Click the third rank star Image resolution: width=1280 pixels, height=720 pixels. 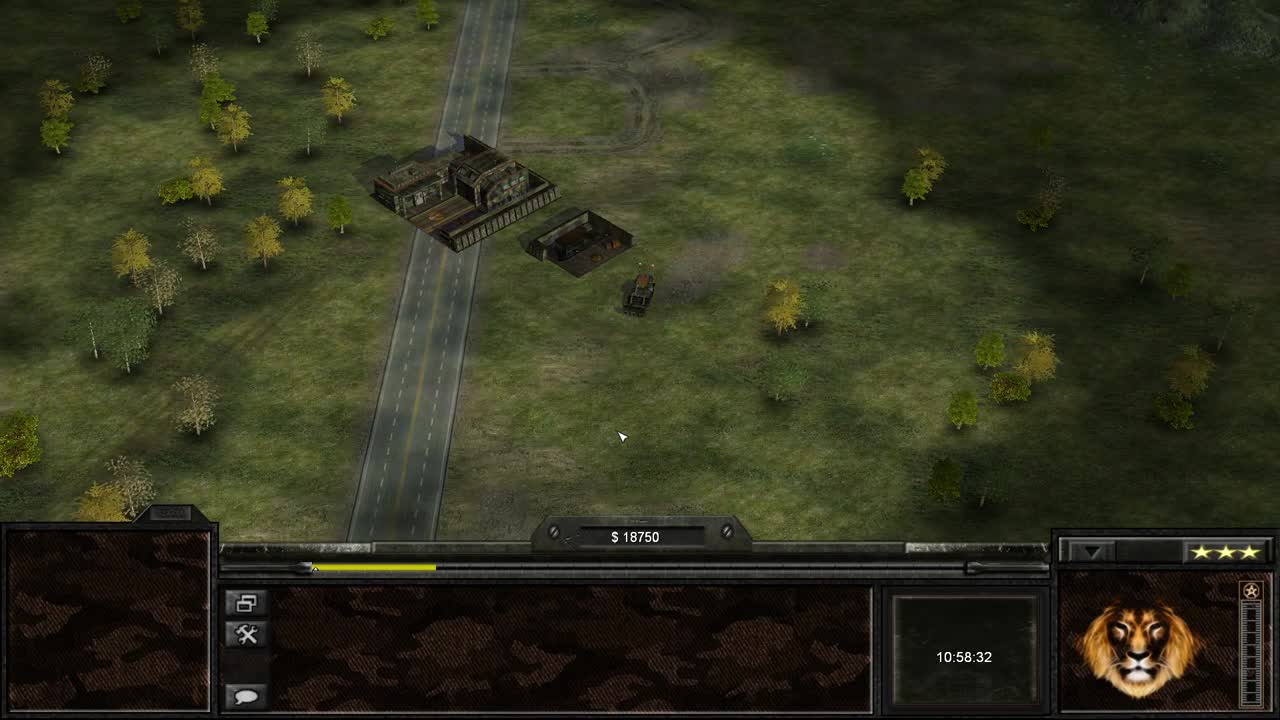[1249, 551]
